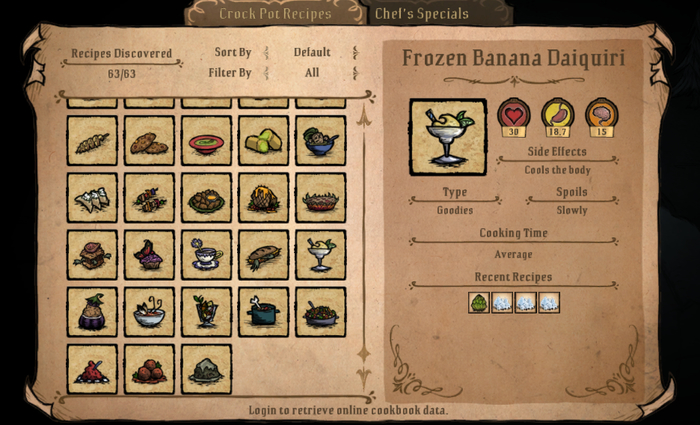Click the Sort By left arrow

[266, 52]
